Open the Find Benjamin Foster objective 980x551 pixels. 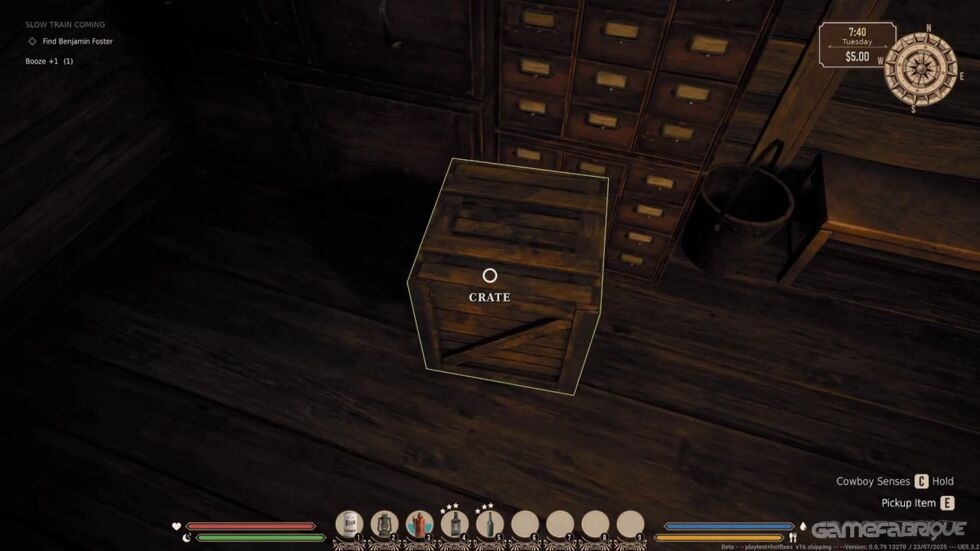click(77, 42)
